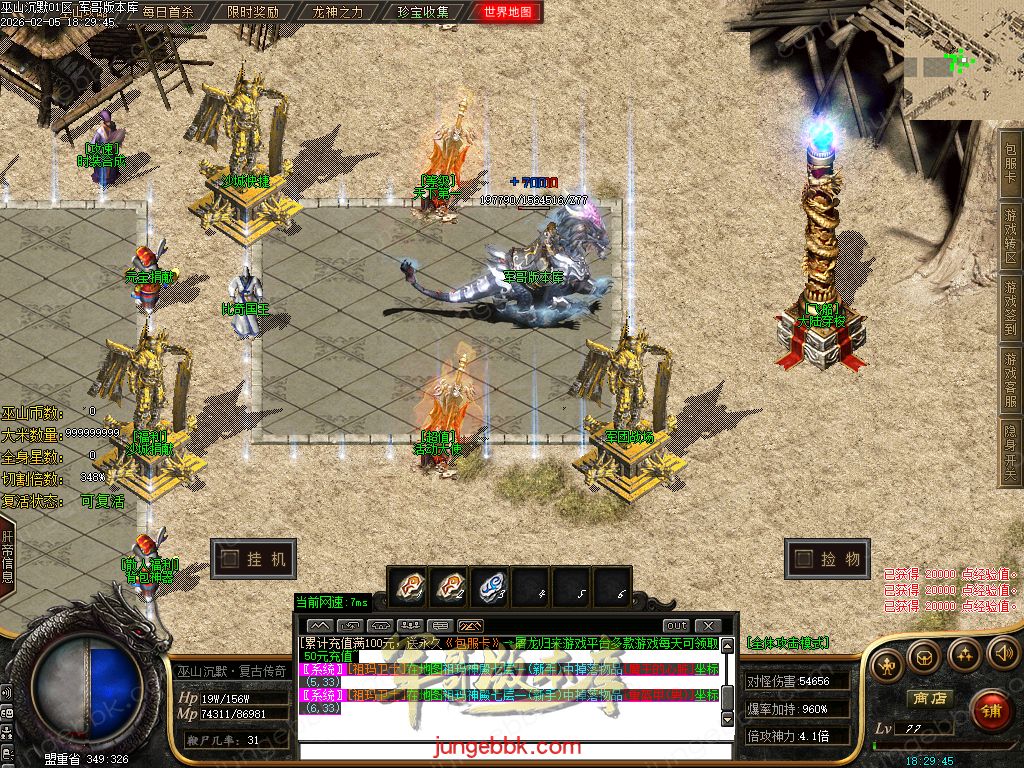Open the 限时奖励 menu
The width and height of the screenshot is (1024, 768).
click(x=253, y=13)
